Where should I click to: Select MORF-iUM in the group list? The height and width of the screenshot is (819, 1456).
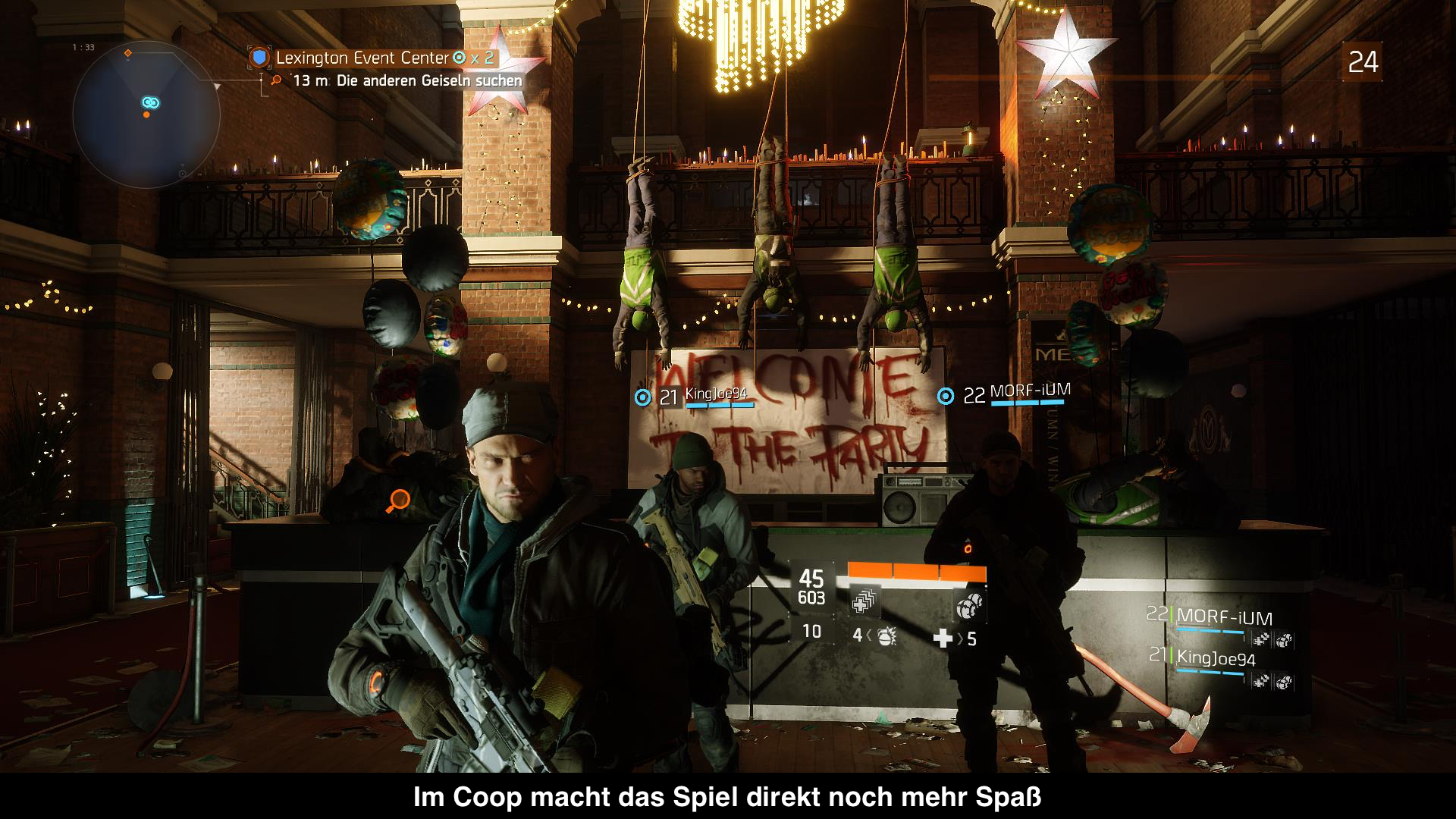tap(1224, 618)
